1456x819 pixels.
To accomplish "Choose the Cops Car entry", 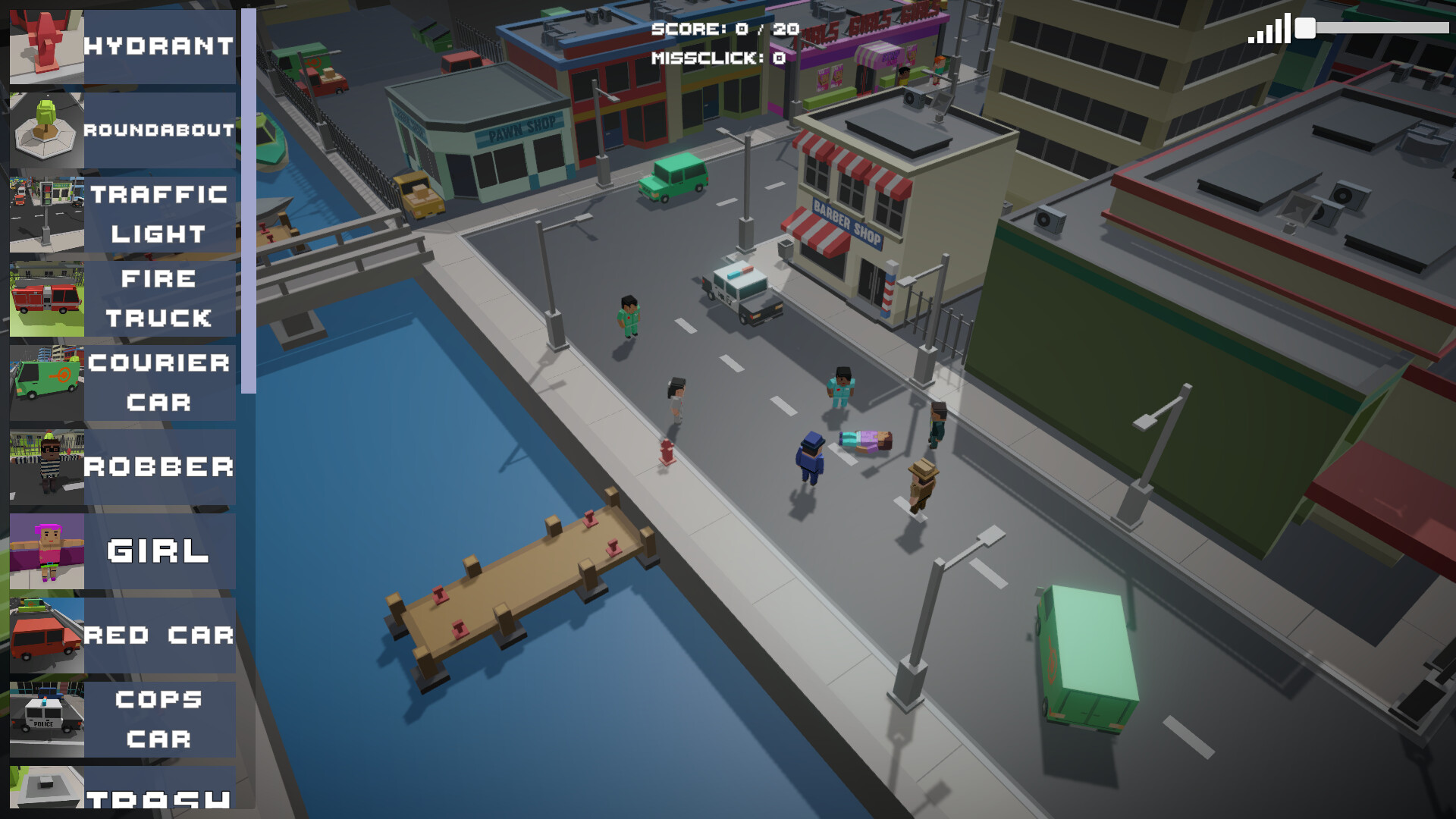I will click(x=123, y=720).
